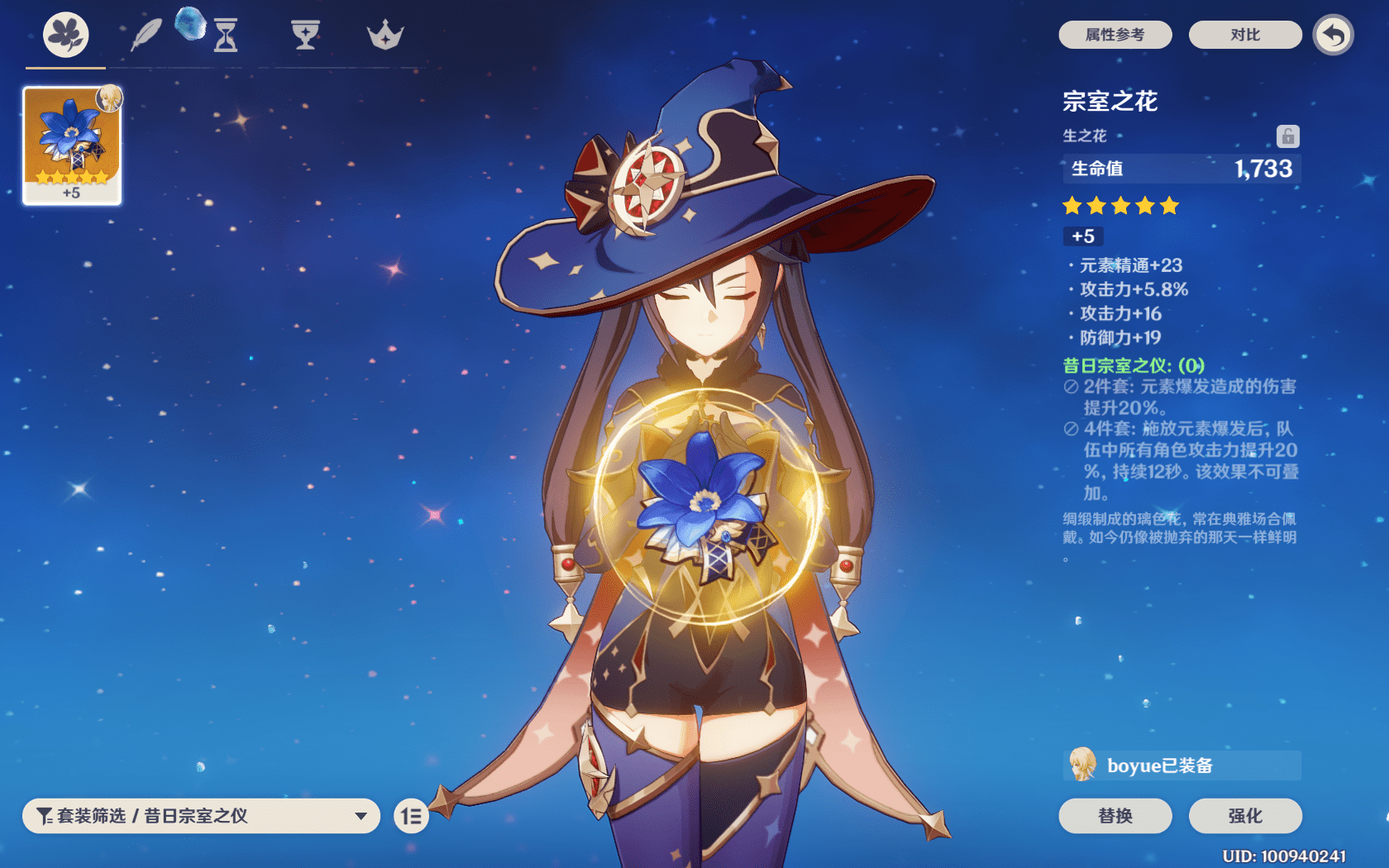1389x868 pixels.
Task: Click the 对比 compare button
Action: [x=1245, y=35]
